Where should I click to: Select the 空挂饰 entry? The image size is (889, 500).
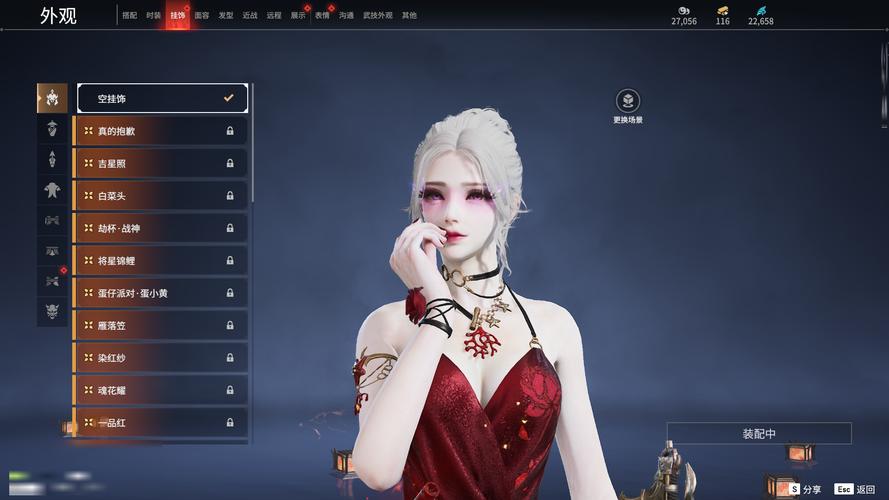[x=162, y=98]
